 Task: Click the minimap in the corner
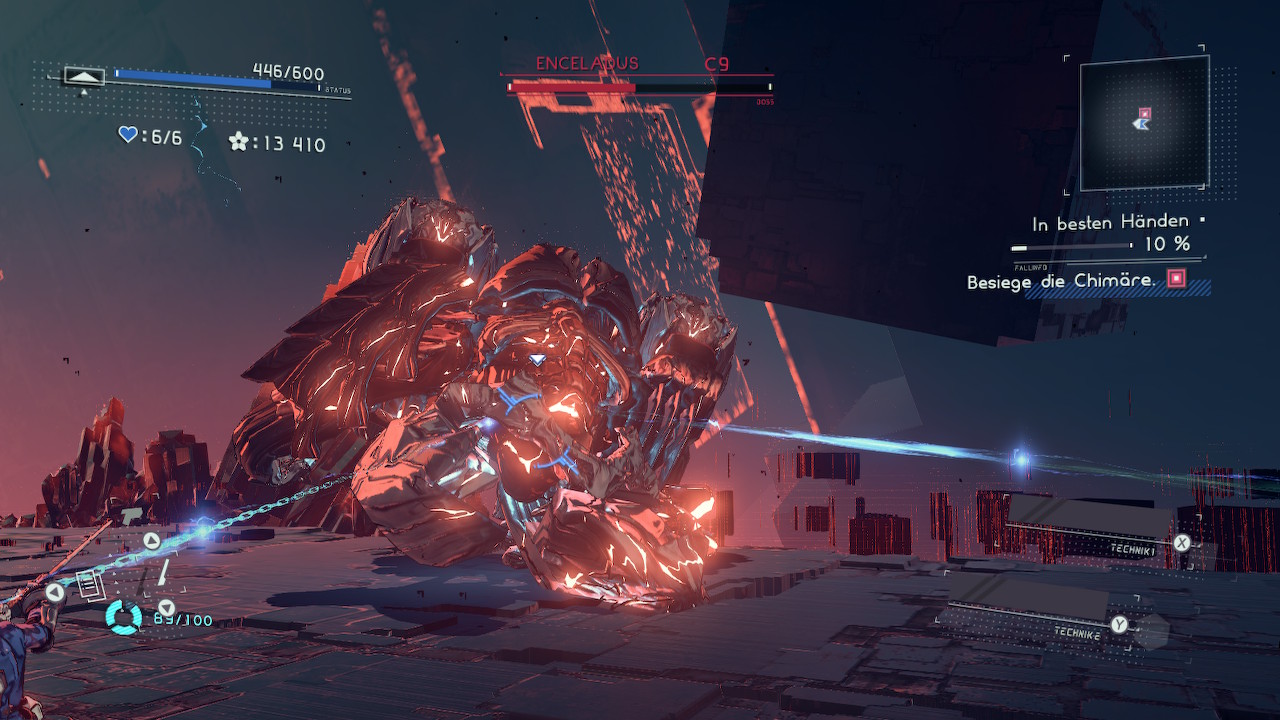(x=1144, y=122)
